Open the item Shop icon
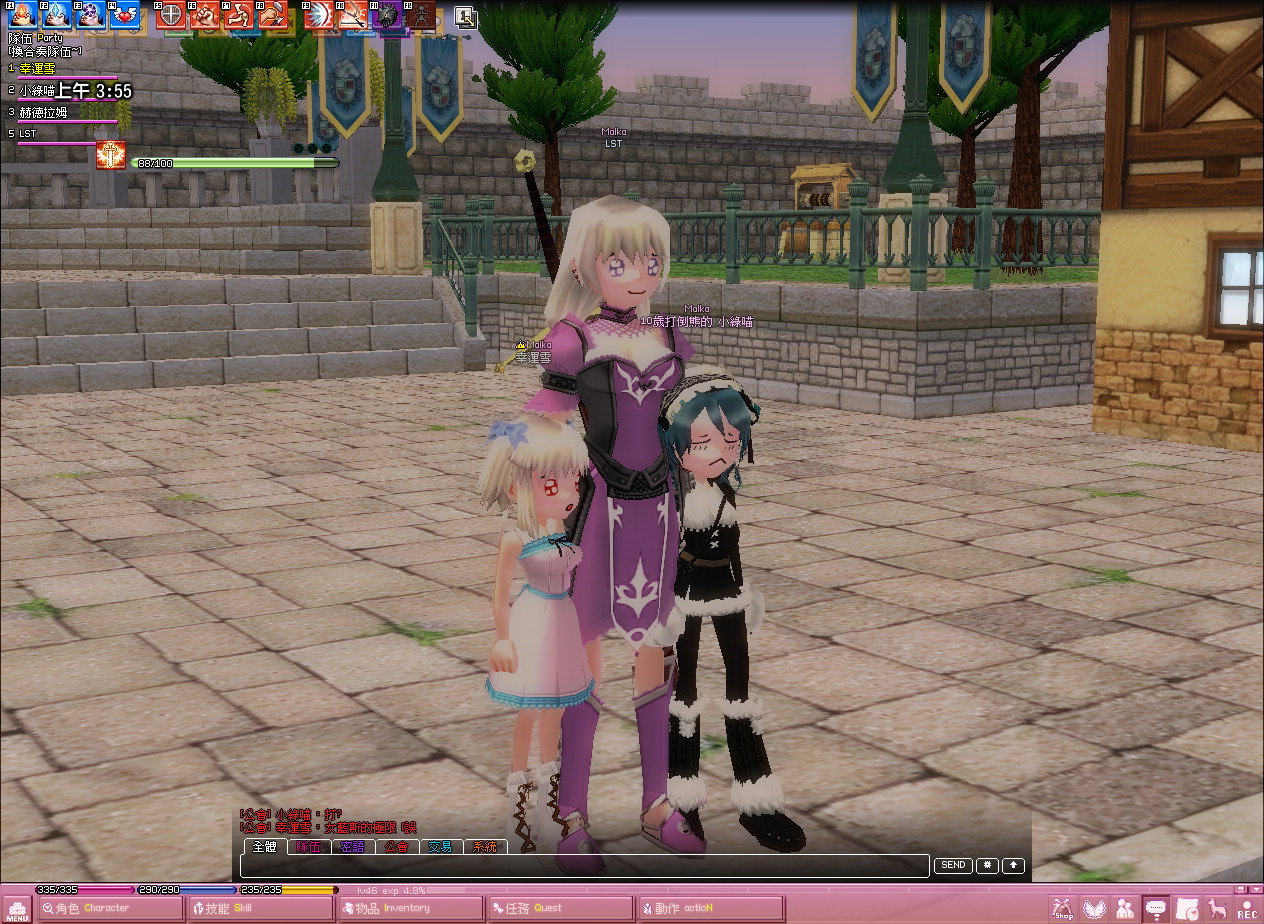The width and height of the screenshot is (1264, 924). click(x=1062, y=908)
